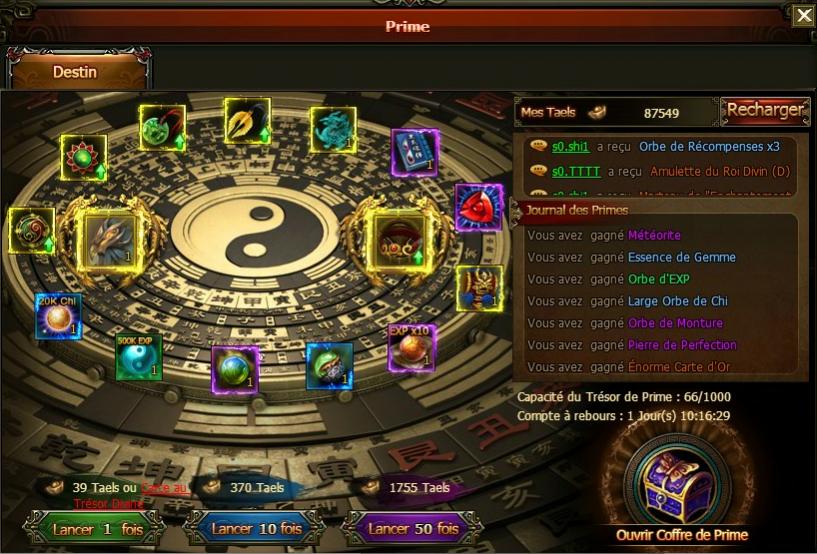Select the EXP x10 orb reward

tap(411, 347)
